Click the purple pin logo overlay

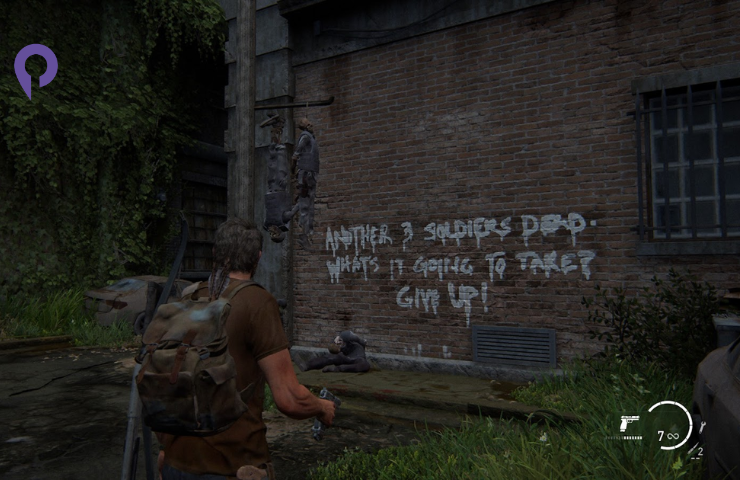[x=35, y=68]
